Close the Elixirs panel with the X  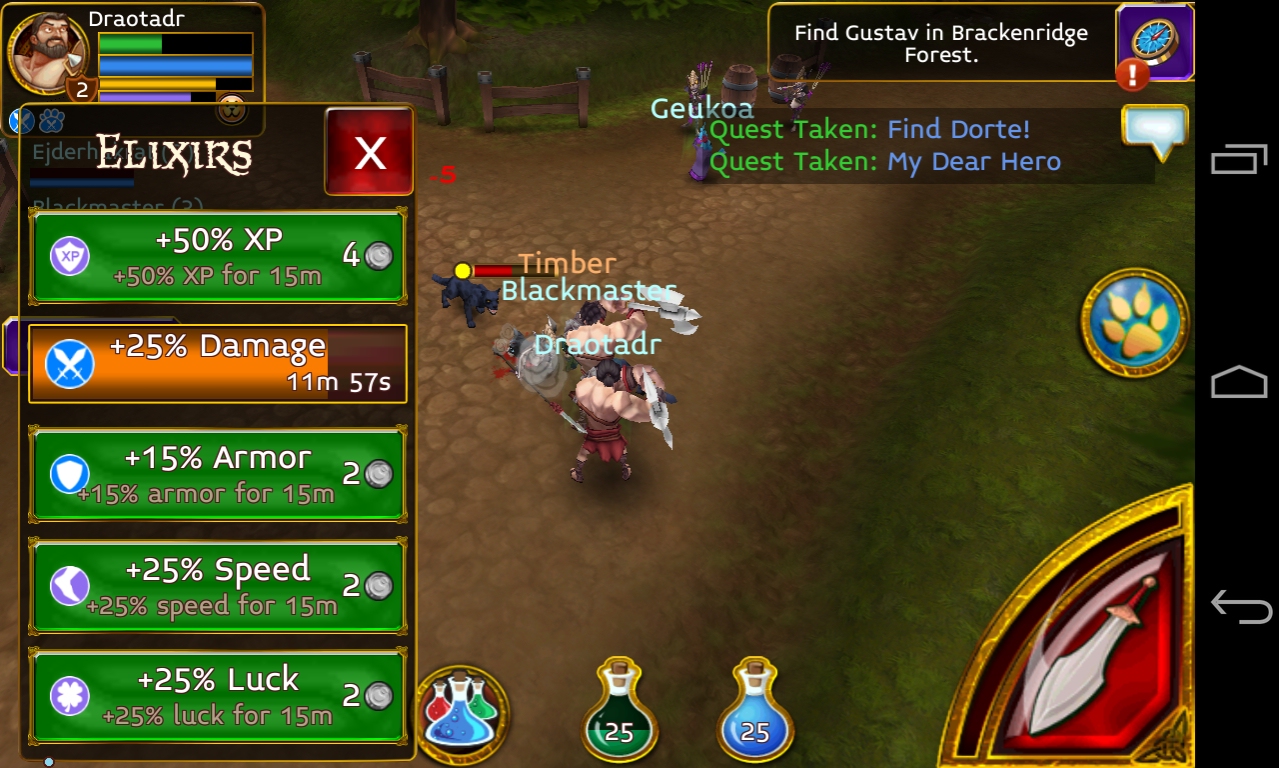[x=369, y=152]
